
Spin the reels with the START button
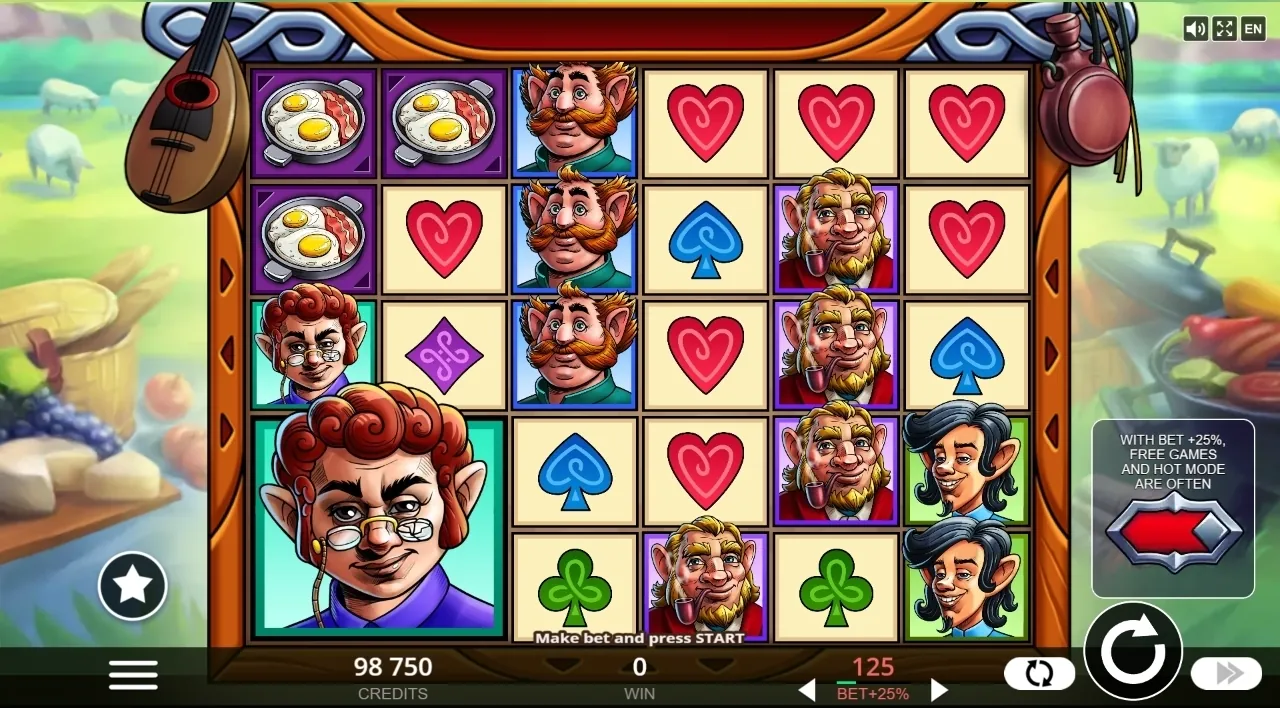(x=1133, y=651)
